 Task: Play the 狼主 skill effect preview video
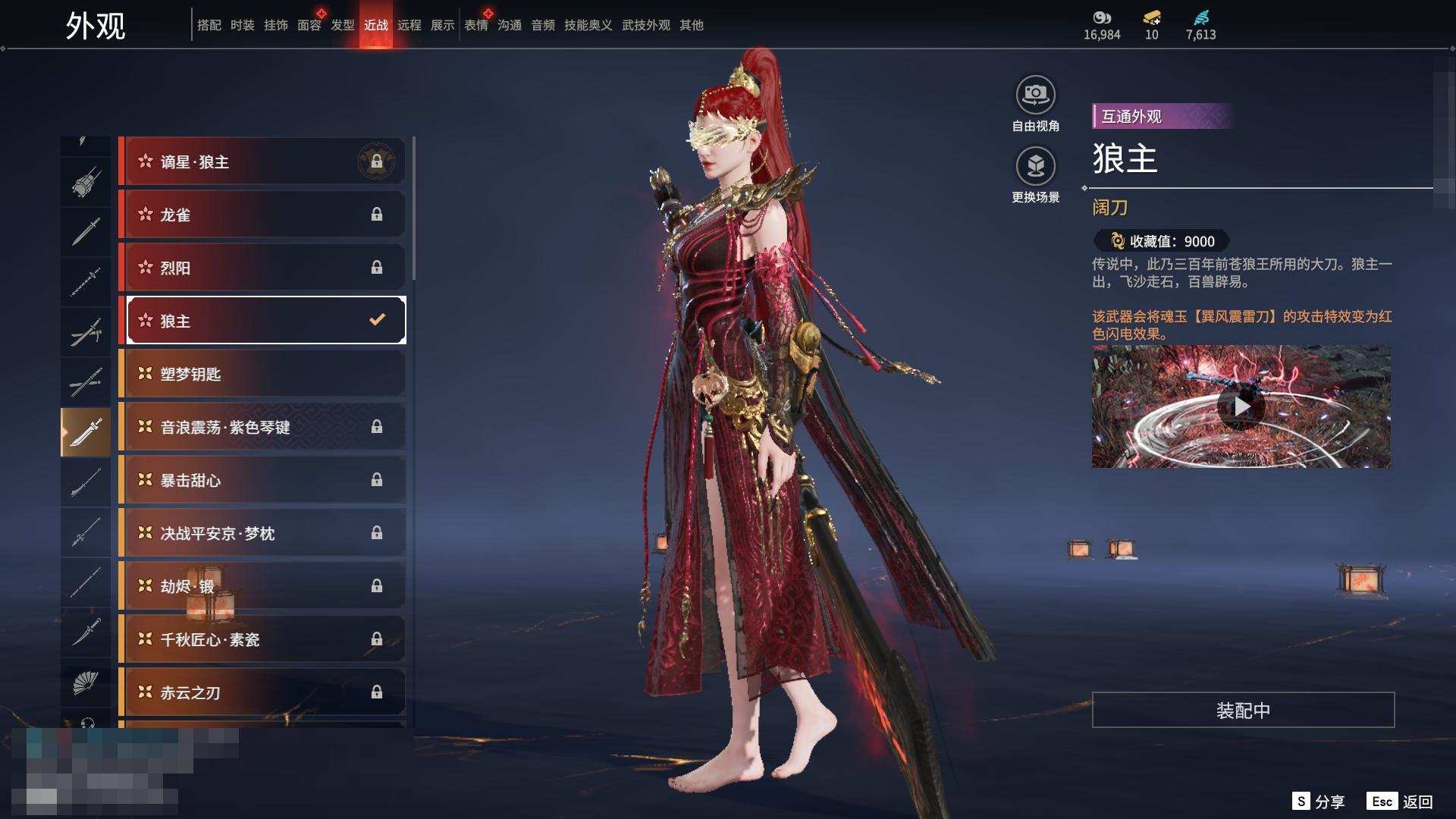(x=1241, y=407)
